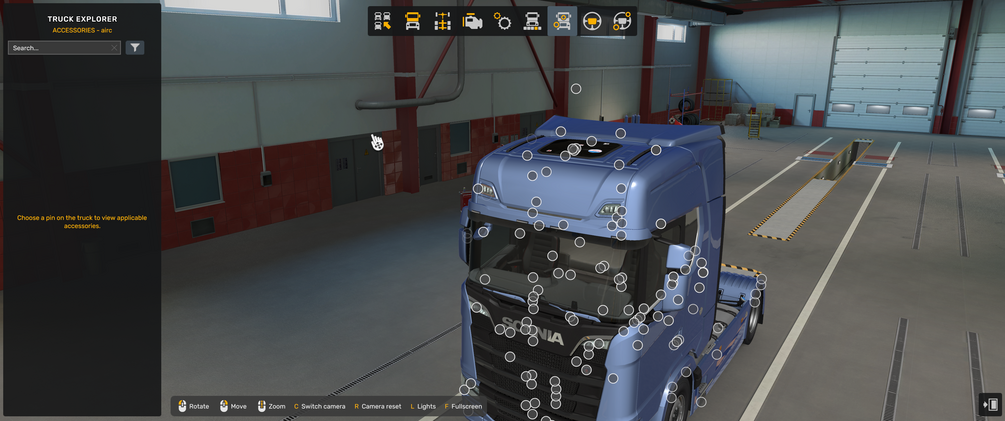Select the highlighted truck accessories category

click(x=562, y=21)
